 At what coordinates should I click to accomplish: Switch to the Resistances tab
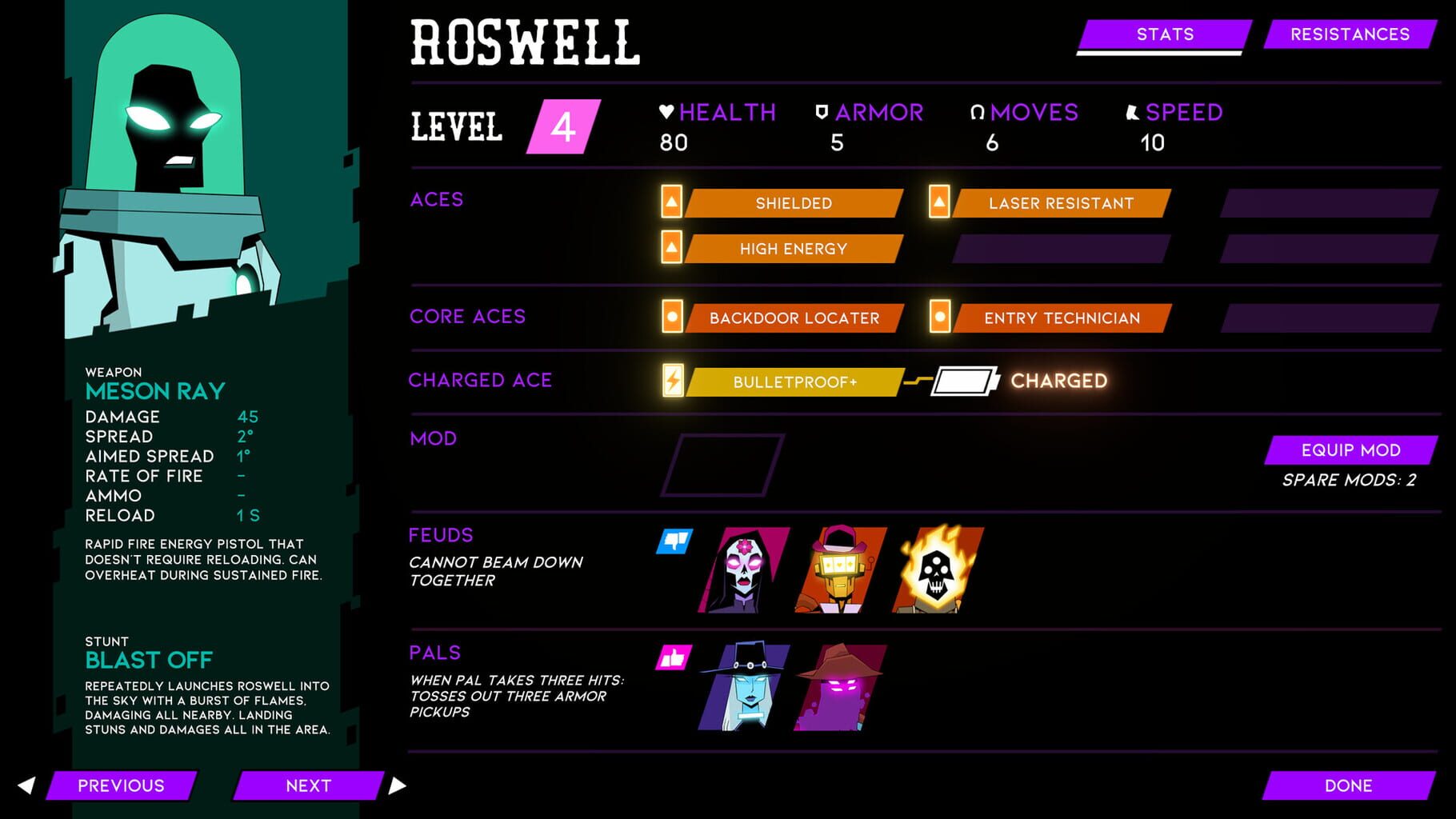pyautogui.click(x=1349, y=34)
